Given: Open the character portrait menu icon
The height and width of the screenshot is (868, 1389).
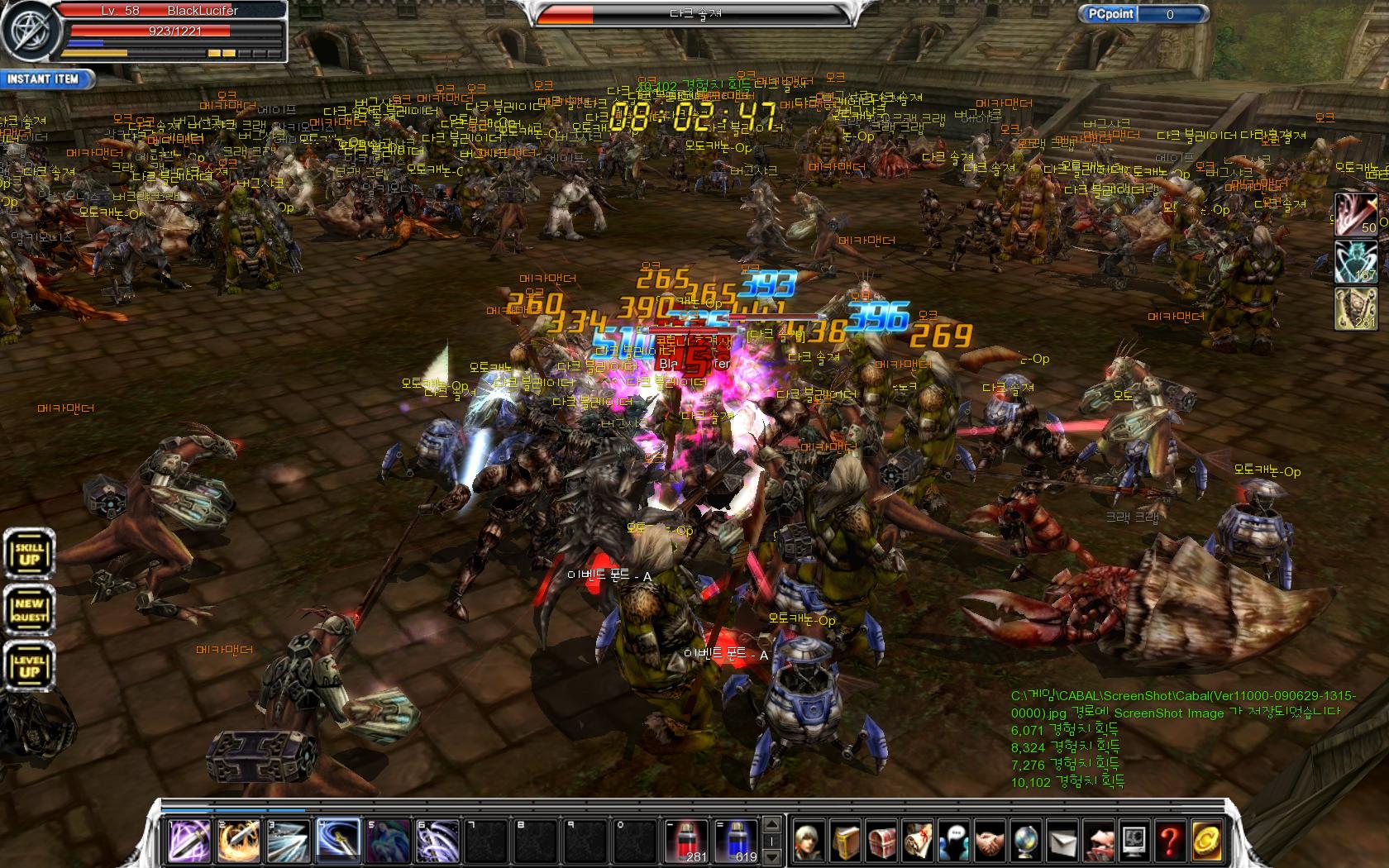Looking at the screenshot, I should coord(810,842).
